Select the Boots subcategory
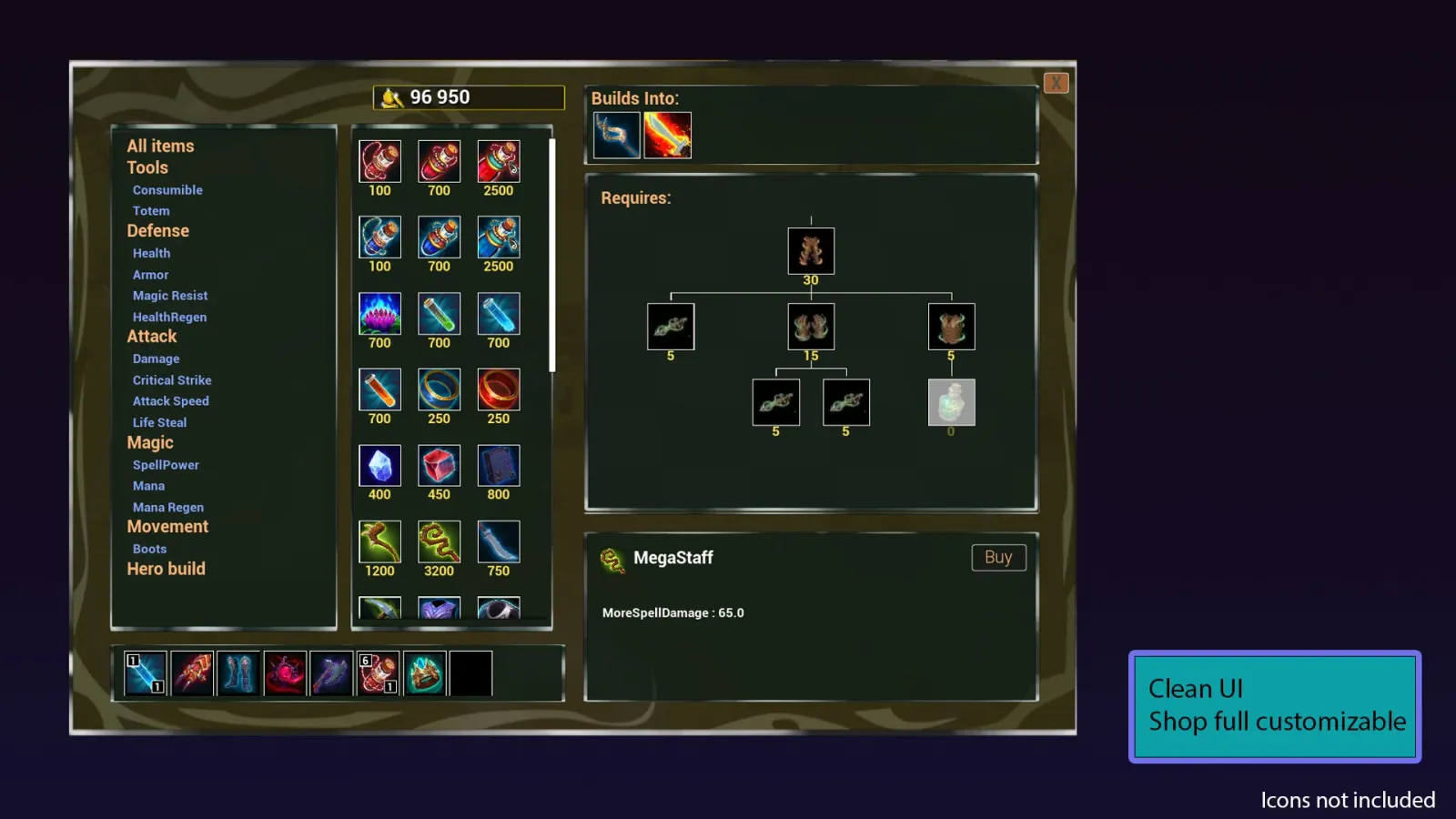The image size is (1456, 819). (149, 549)
